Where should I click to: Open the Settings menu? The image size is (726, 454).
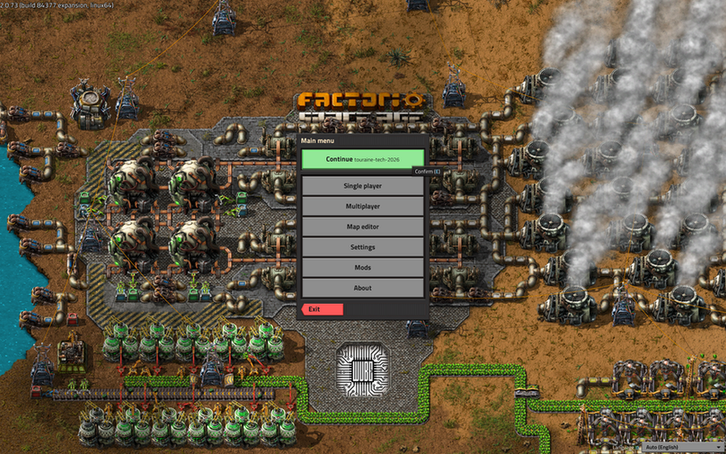tap(362, 247)
